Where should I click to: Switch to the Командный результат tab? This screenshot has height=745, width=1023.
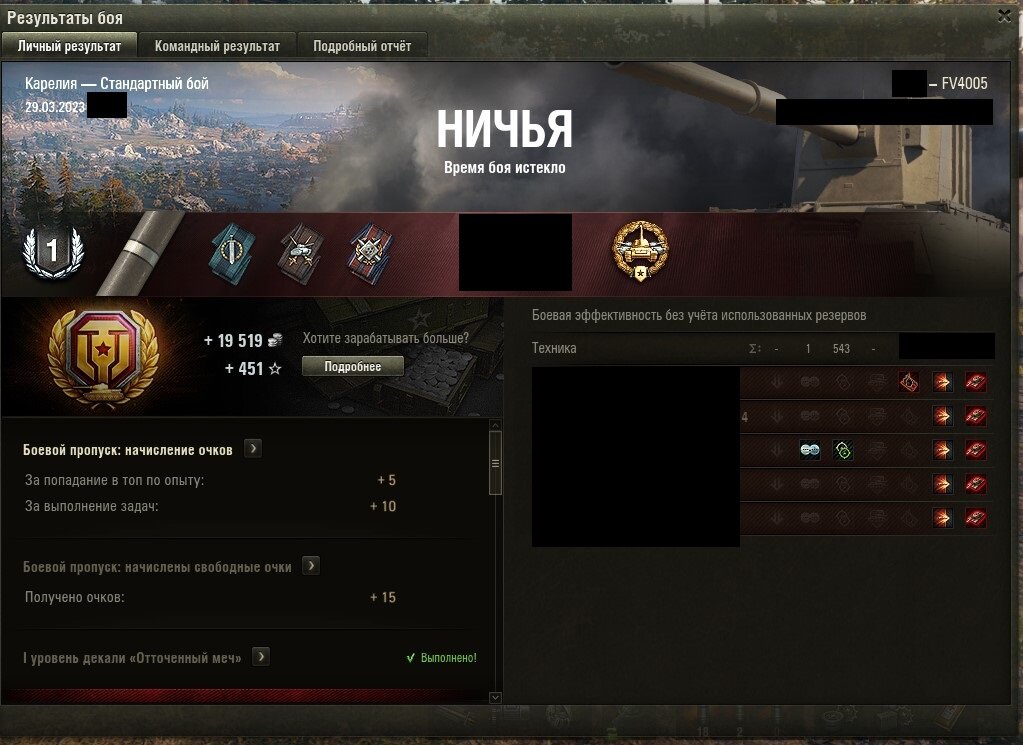[217, 46]
